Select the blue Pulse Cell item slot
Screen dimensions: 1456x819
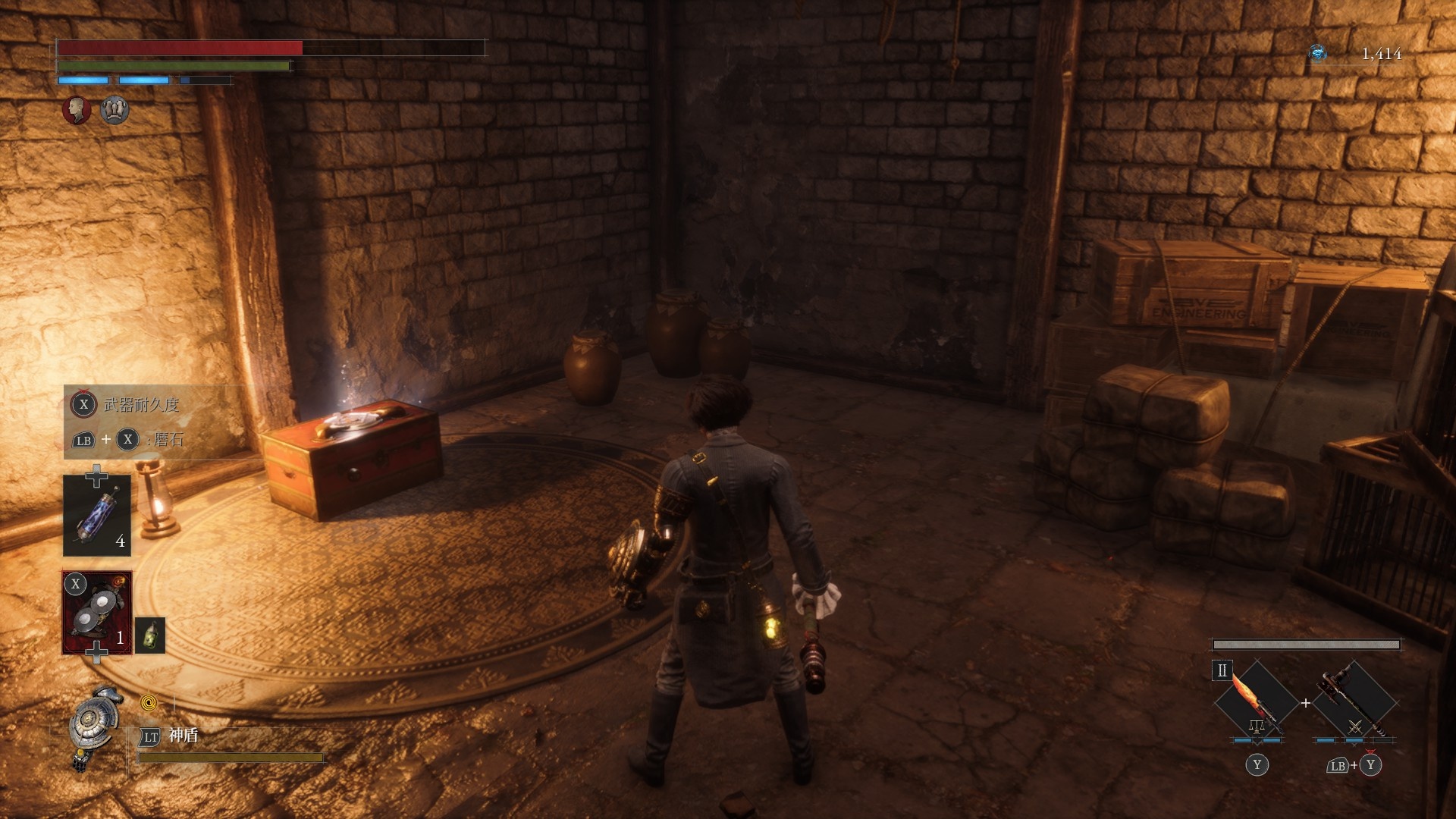[97, 516]
